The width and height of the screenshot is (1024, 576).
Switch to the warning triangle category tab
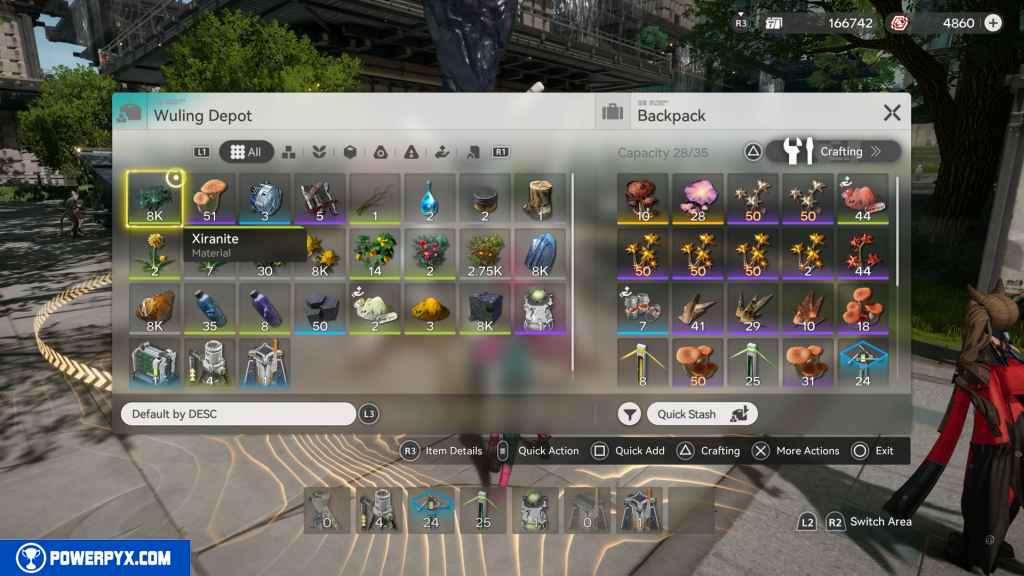coord(411,152)
